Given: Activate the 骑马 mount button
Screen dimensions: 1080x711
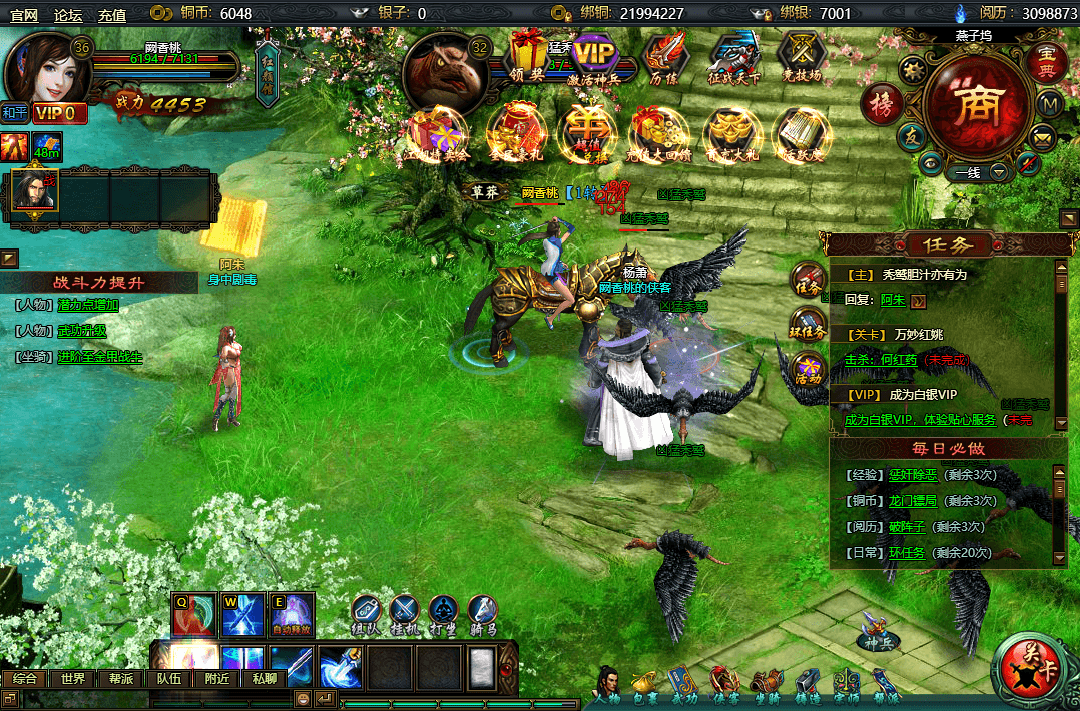Looking at the screenshot, I should click(482, 612).
